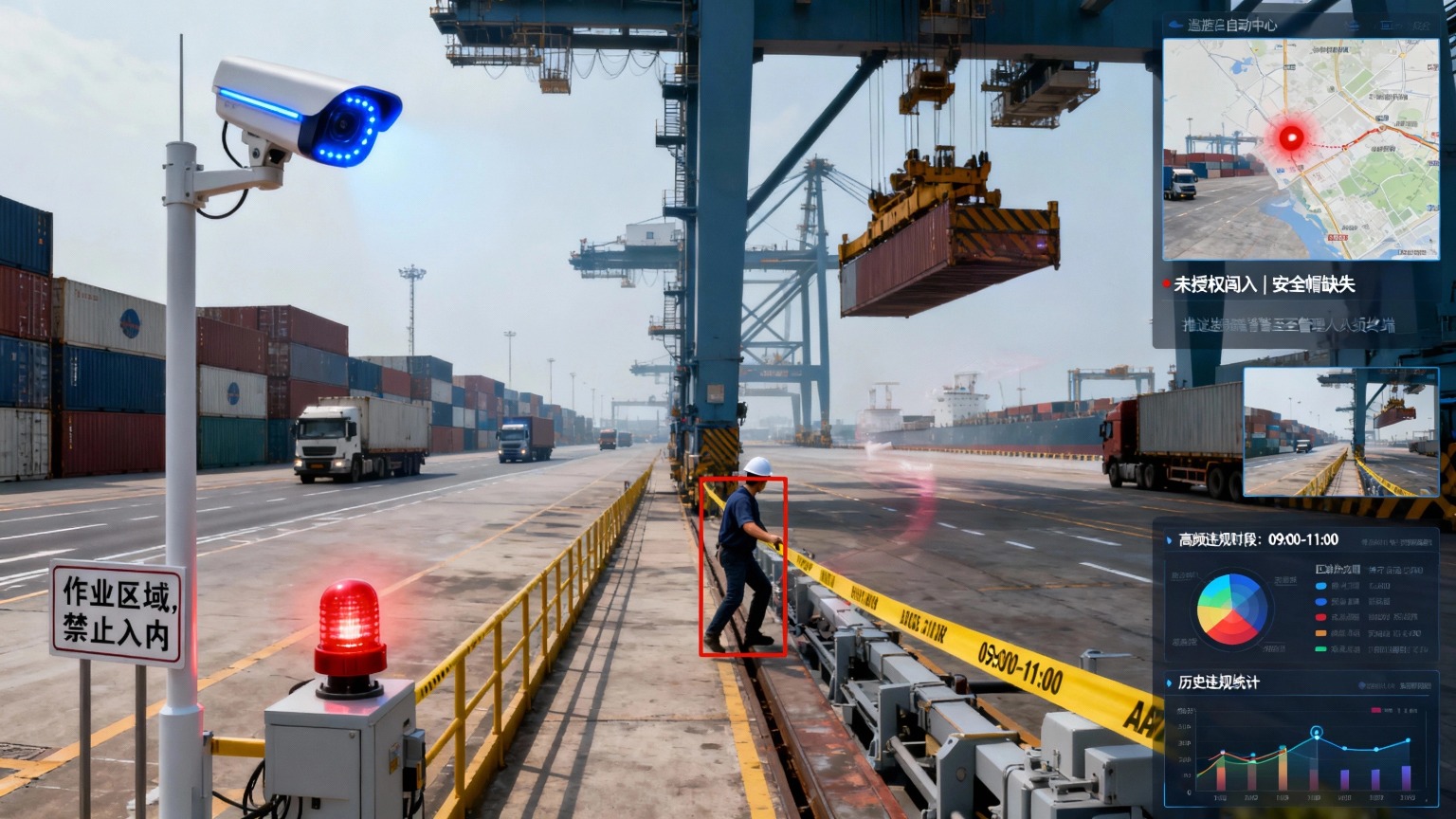Screen dimensions: 1456x819
Task: Select the 未授权闯入 | 安全帽缺失 alert
Action: pos(1264,284)
